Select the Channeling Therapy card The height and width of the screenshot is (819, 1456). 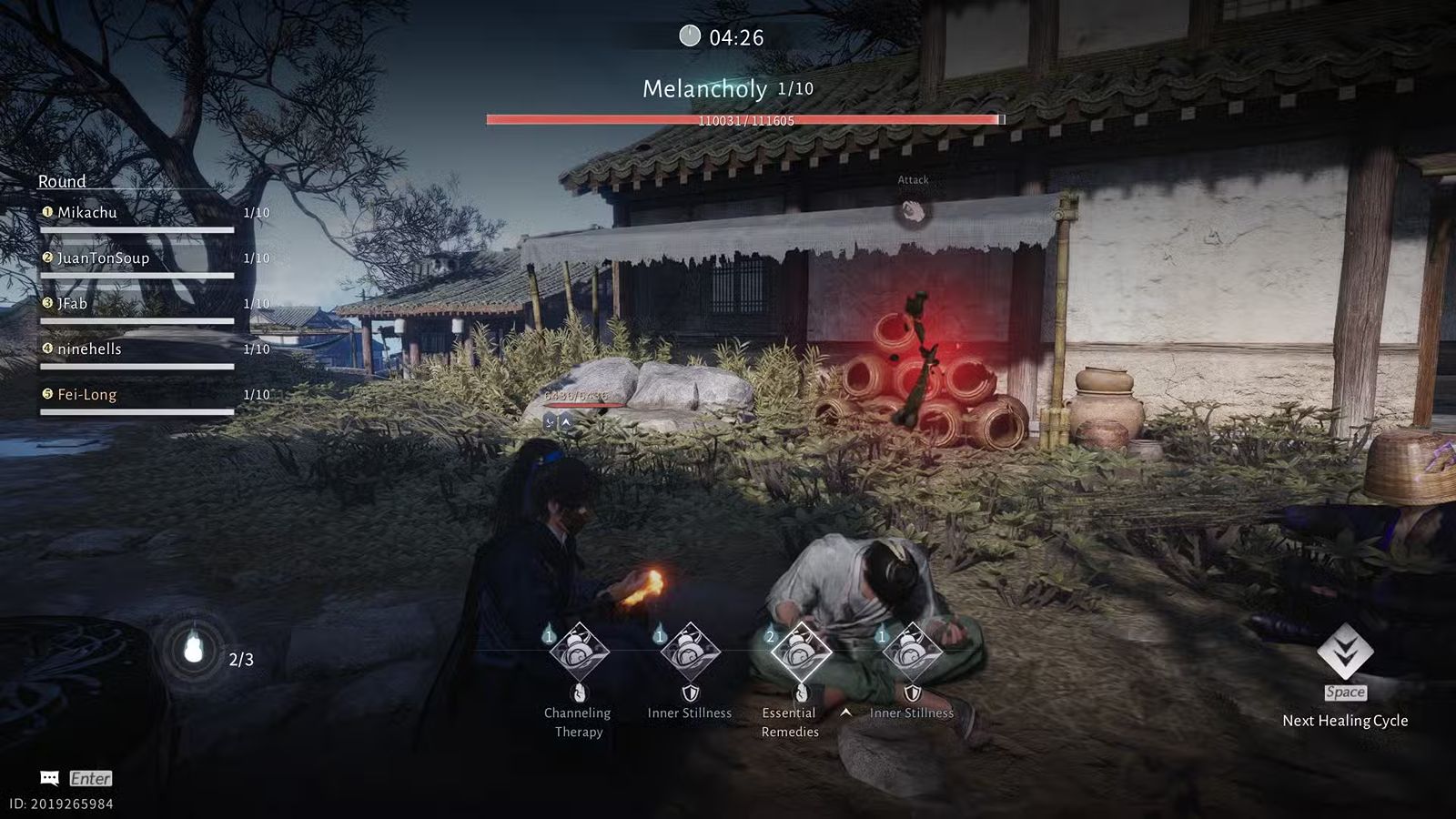pyautogui.click(x=579, y=652)
